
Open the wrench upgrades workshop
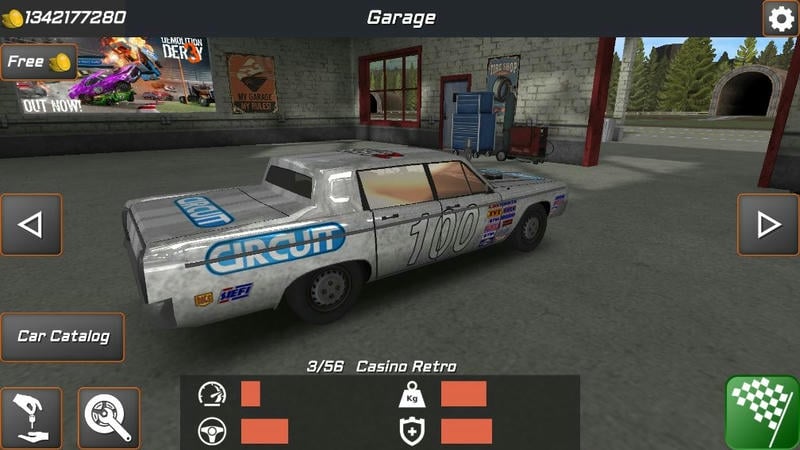click(108, 417)
